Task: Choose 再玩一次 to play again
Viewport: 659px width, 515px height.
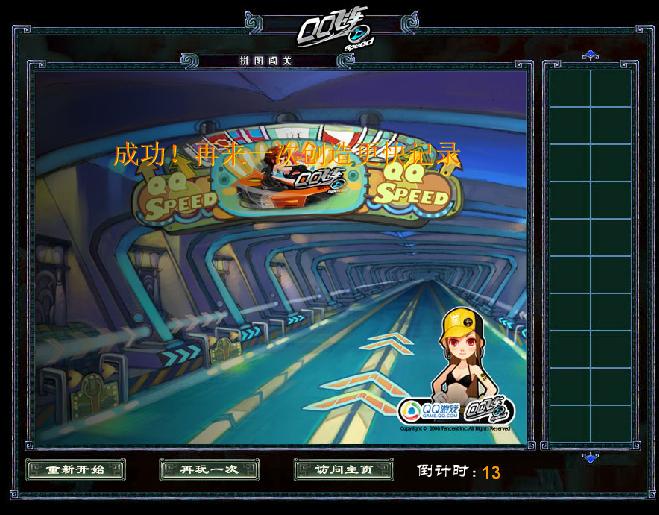Action: [209, 469]
